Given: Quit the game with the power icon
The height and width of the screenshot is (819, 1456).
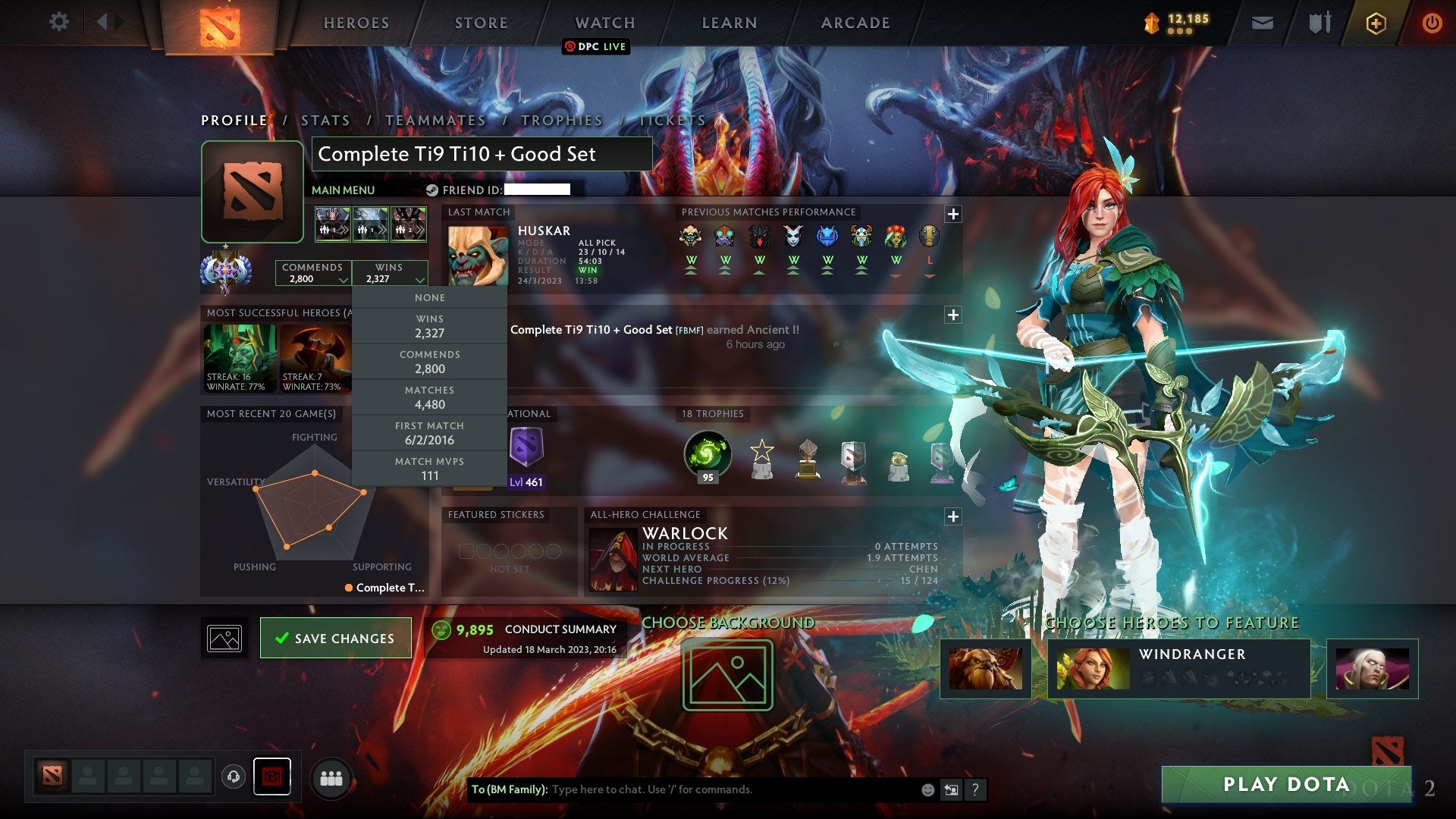Looking at the screenshot, I should (x=1431, y=23).
